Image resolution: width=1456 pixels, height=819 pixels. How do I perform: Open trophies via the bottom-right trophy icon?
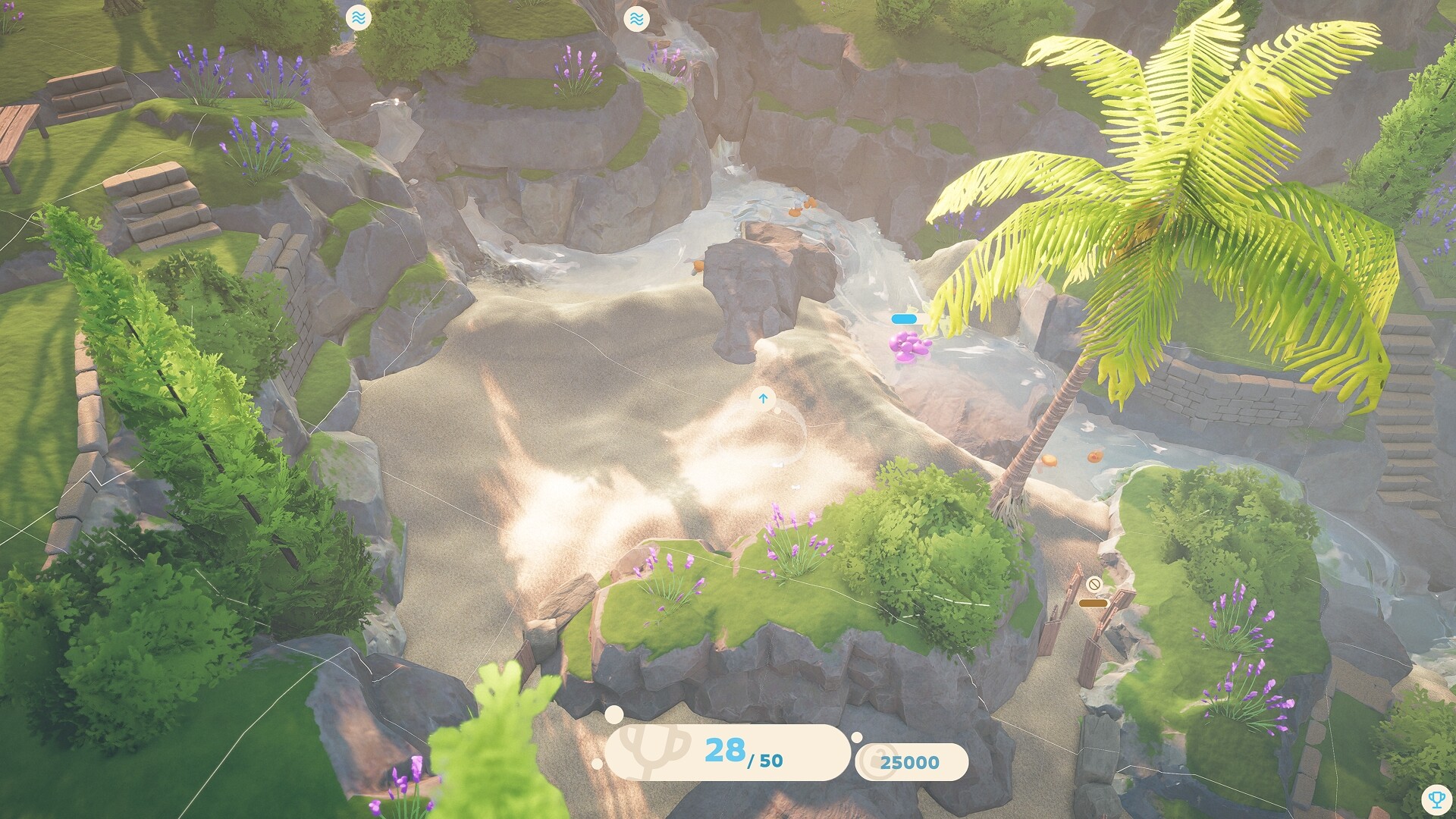[x=1438, y=798]
